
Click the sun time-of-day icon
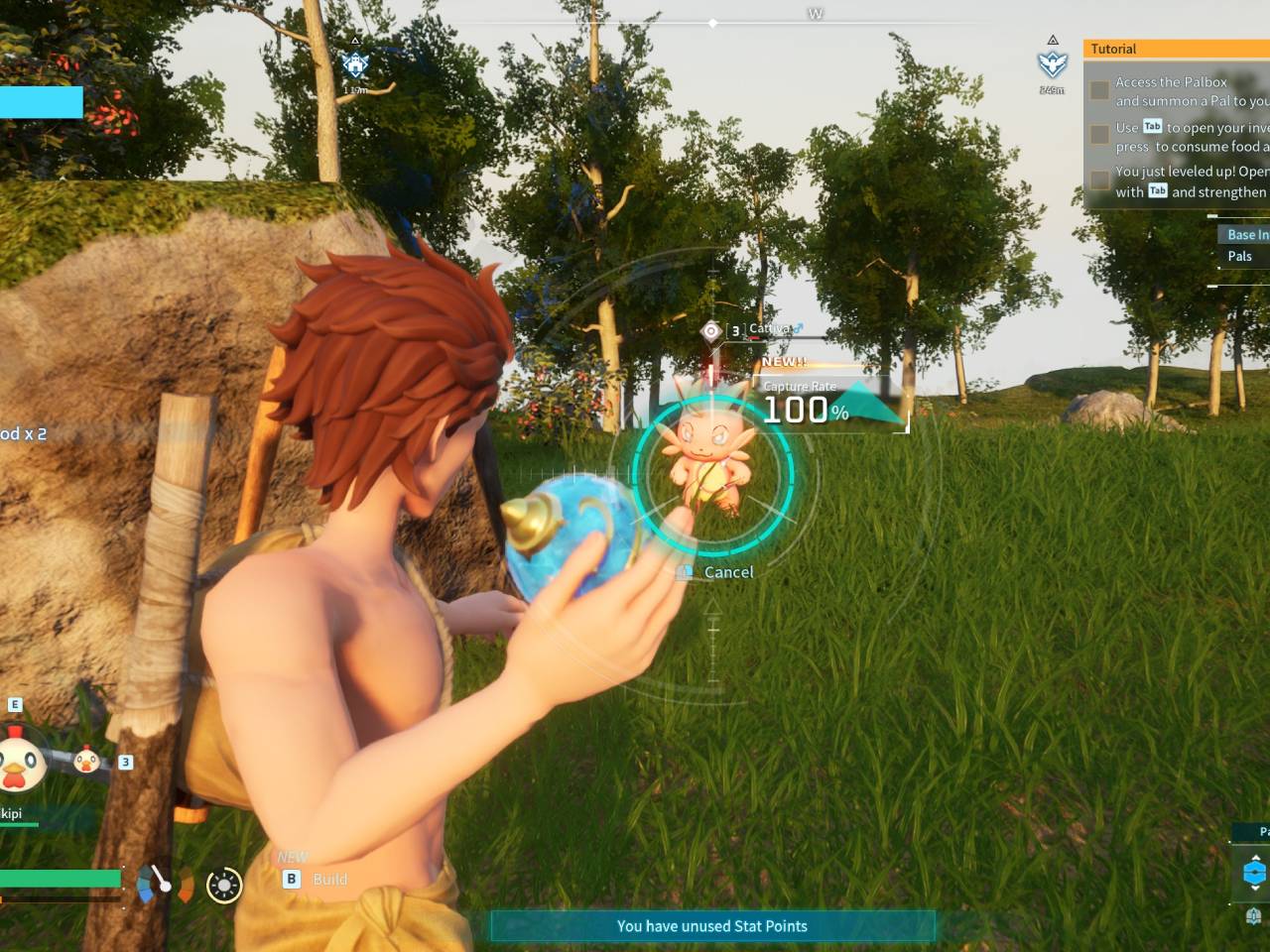(224, 885)
